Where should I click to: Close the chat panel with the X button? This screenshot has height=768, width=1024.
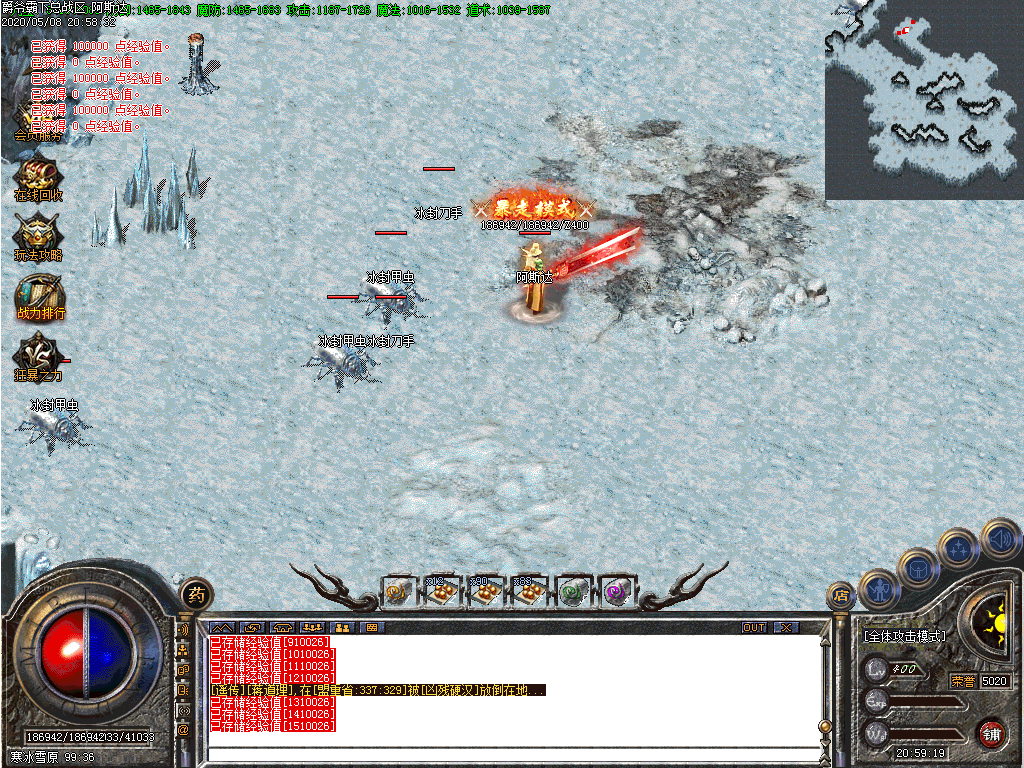click(787, 627)
